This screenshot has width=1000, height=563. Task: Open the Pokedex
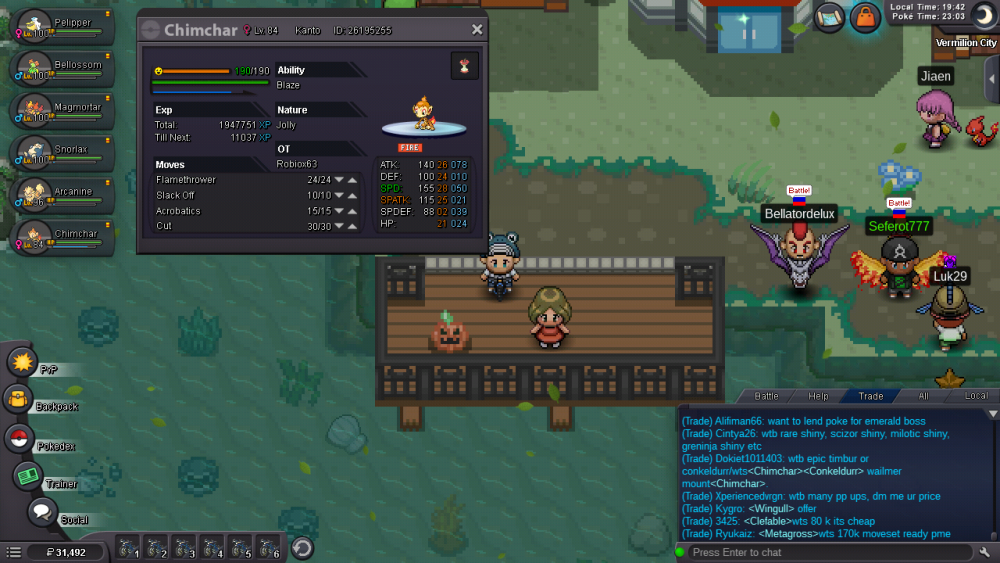coord(18,438)
